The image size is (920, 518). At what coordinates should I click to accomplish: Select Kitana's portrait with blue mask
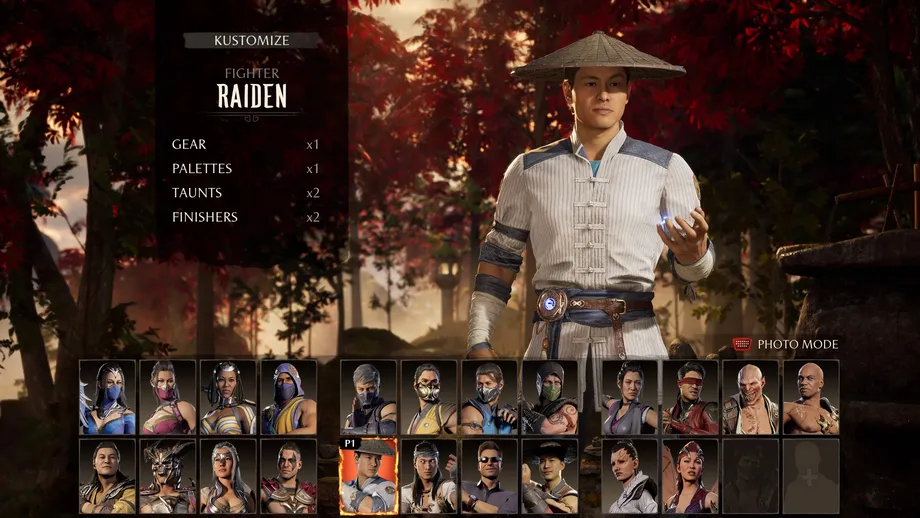click(x=108, y=397)
